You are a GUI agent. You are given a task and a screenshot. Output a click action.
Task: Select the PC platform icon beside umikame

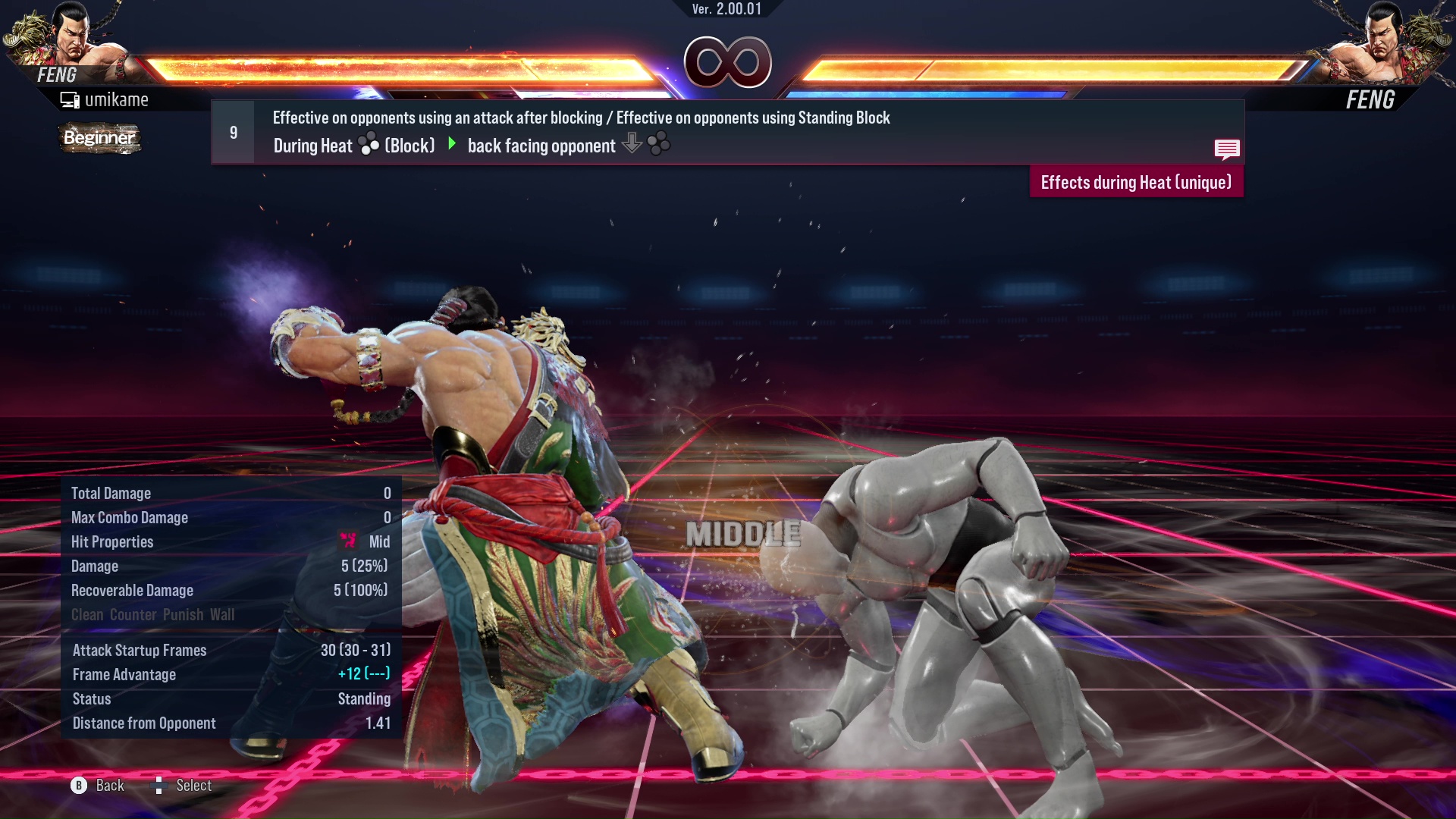pyautogui.click(x=71, y=99)
